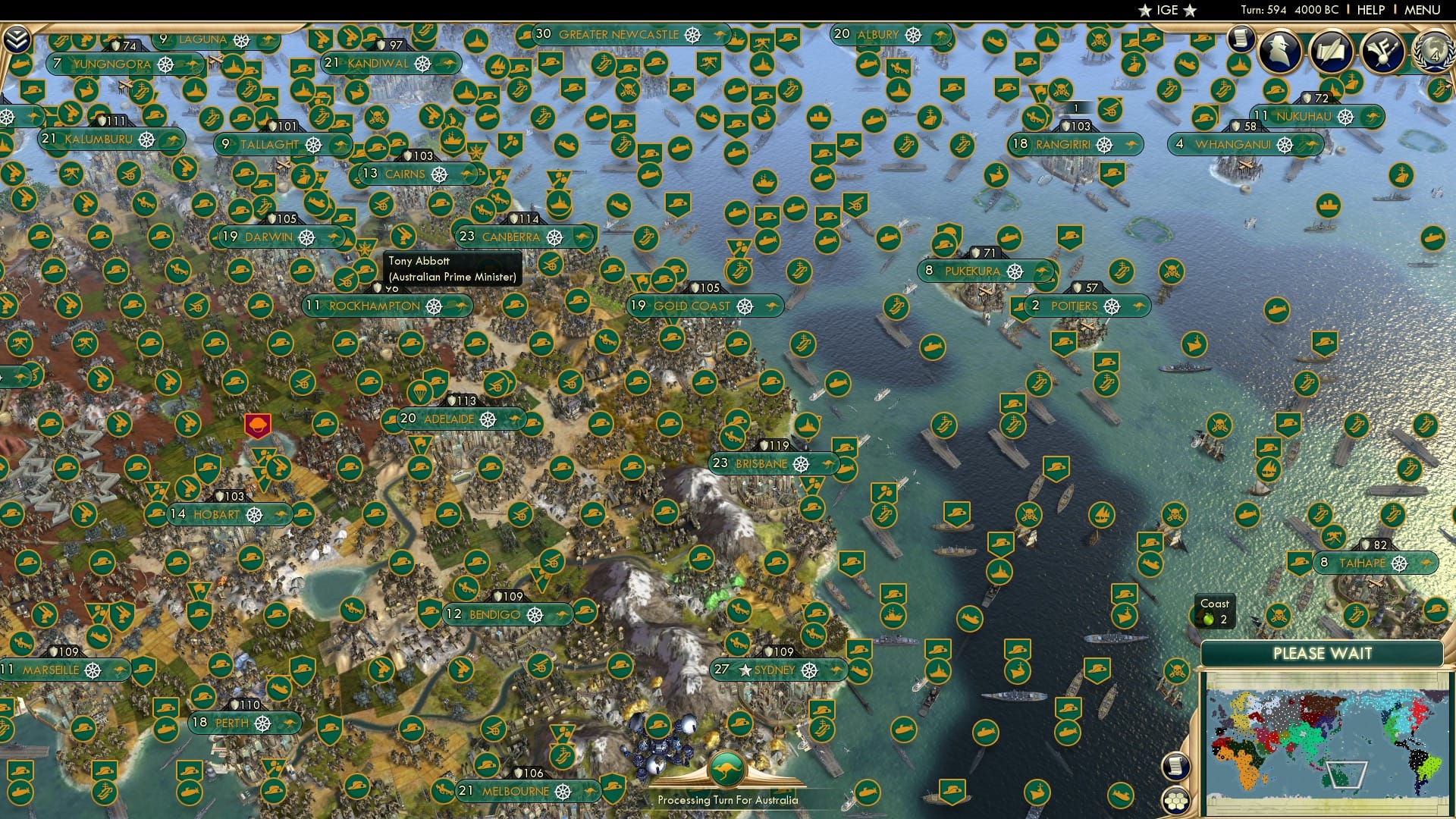The image size is (1456, 819).
Task: Click the ship wheel icon on Darwin's banner
Action: (306, 237)
